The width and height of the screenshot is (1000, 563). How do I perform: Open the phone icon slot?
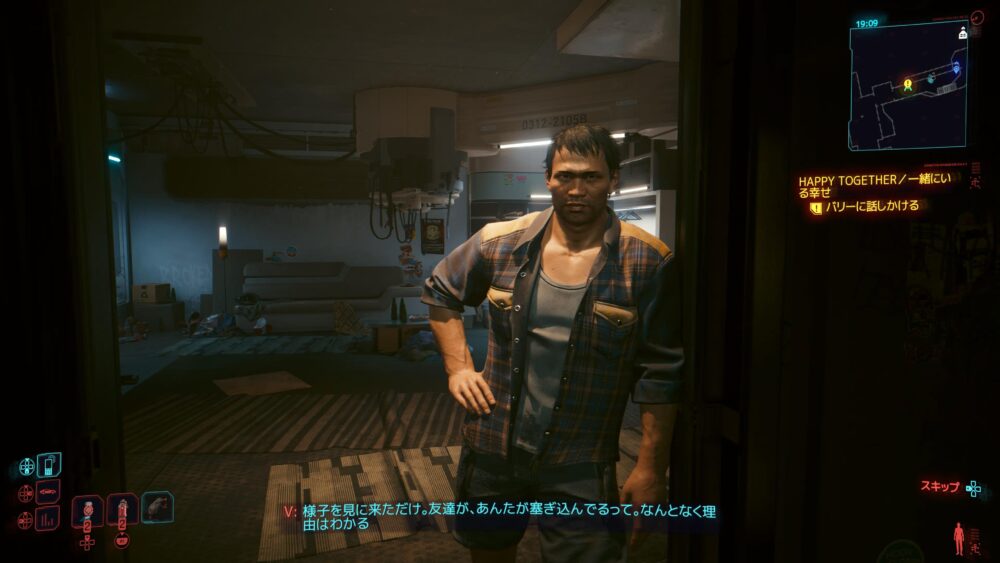pos(49,465)
